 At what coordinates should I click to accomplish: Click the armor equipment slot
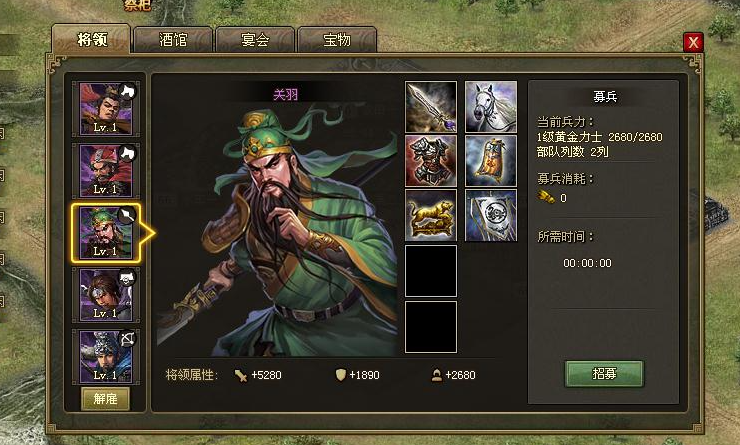(431, 161)
